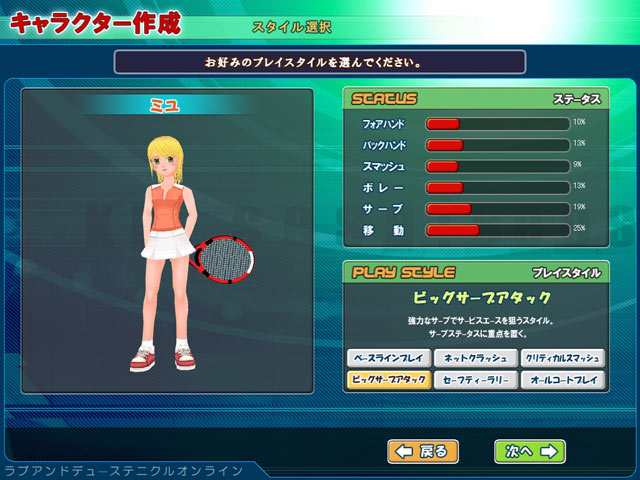Pick the オールコートプレイ play style
This screenshot has width=640, height=480.
[x=562, y=380]
